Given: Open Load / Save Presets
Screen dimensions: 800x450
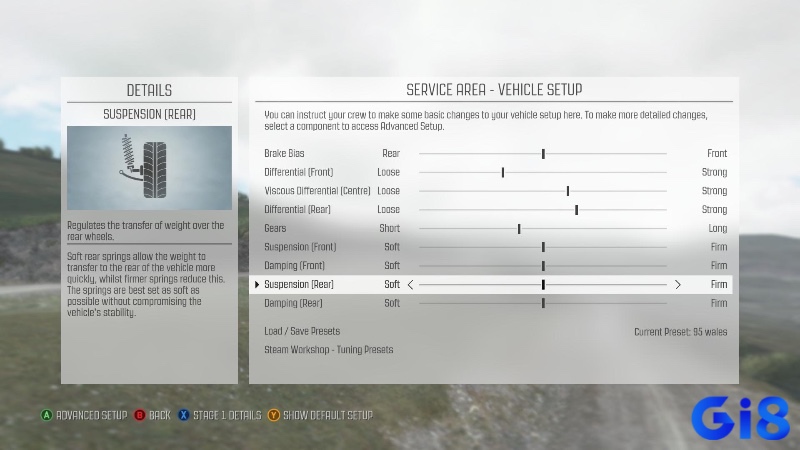Looking at the screenshot, I should coord(302,331).
